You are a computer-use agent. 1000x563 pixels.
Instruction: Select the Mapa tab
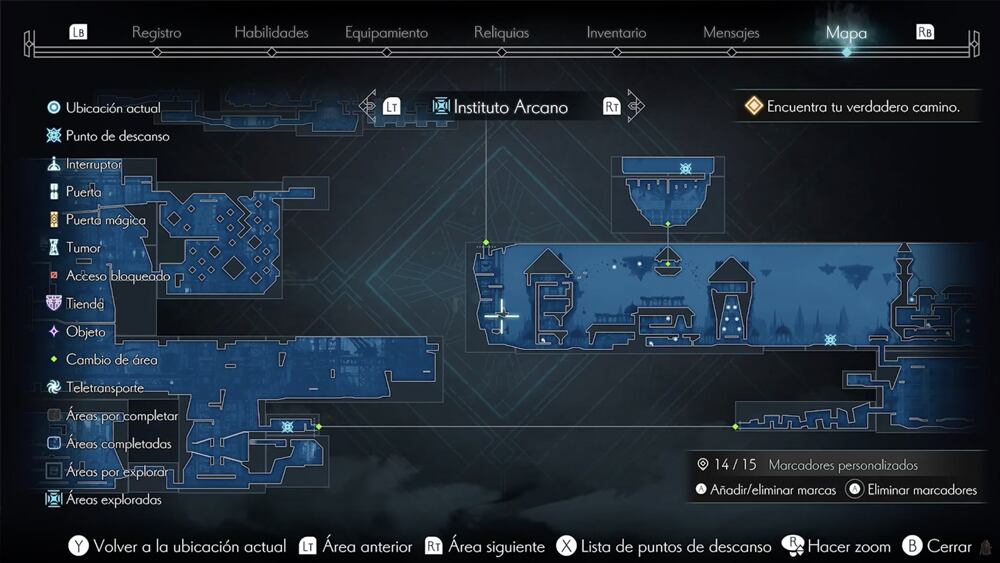click(846, 33)
